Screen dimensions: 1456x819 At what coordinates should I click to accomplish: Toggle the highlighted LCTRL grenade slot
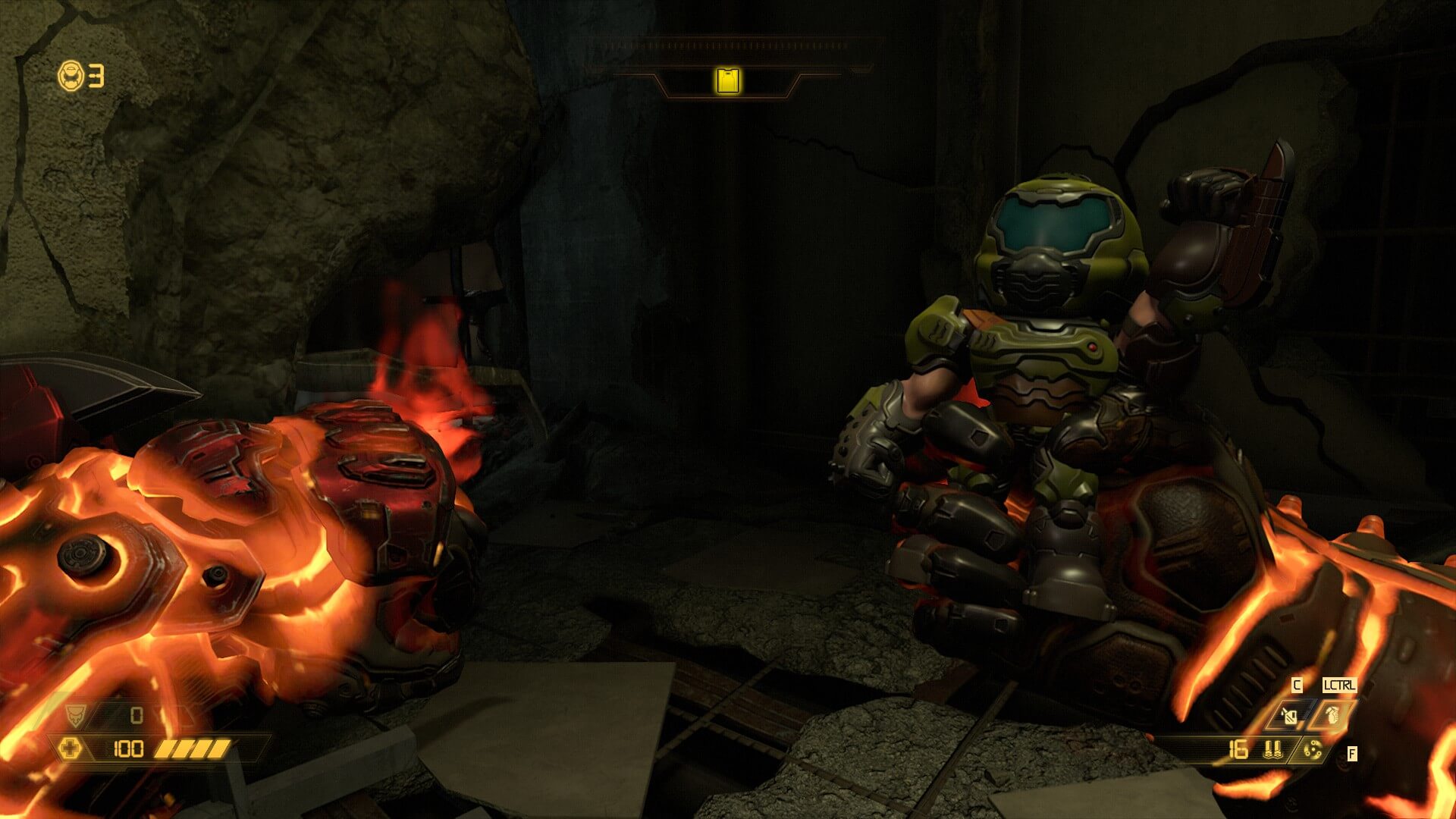pos(1331,715)
